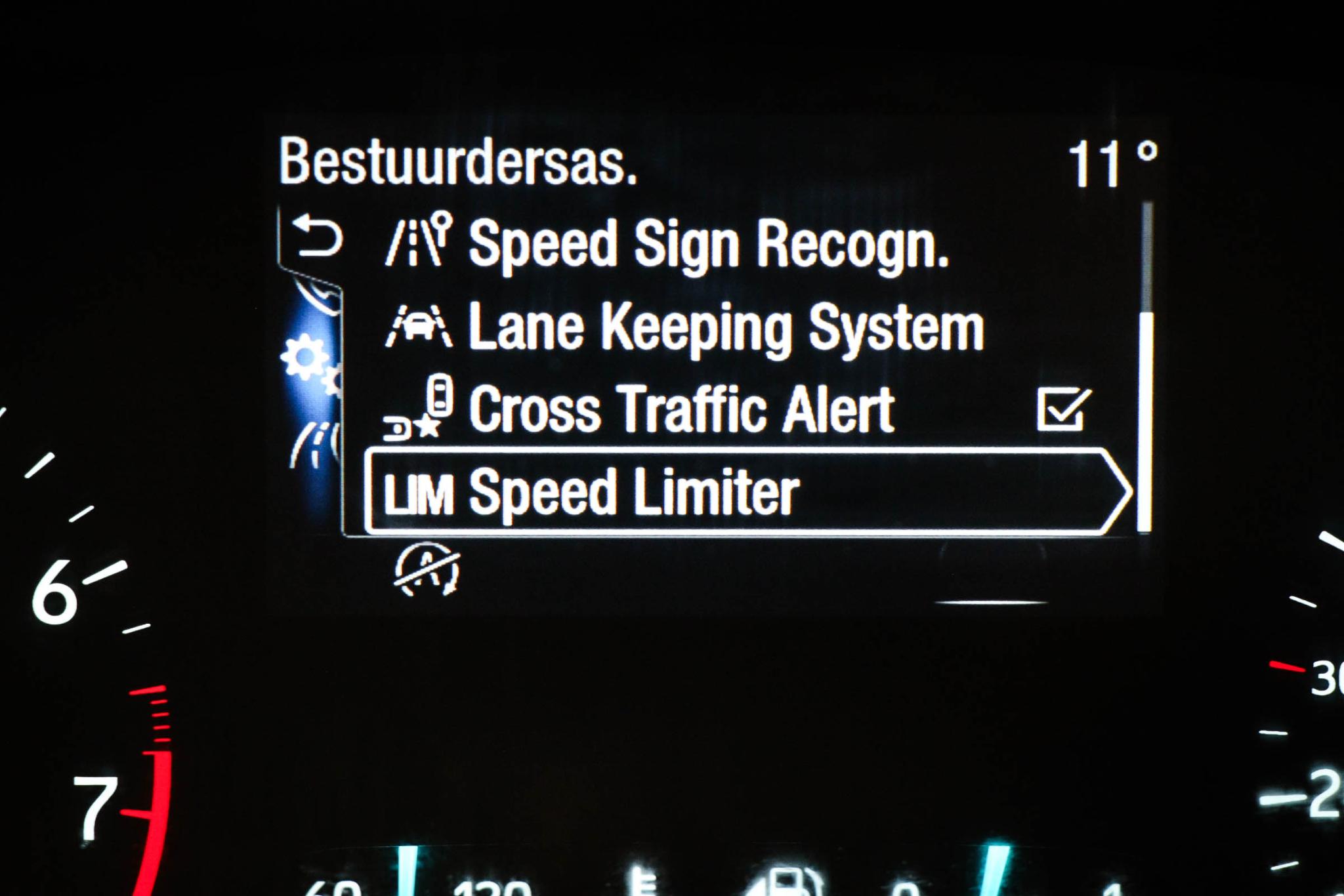1344x896 pixels.
Task: Select the blue gears settings icon
Action: [x=308, y=363]
